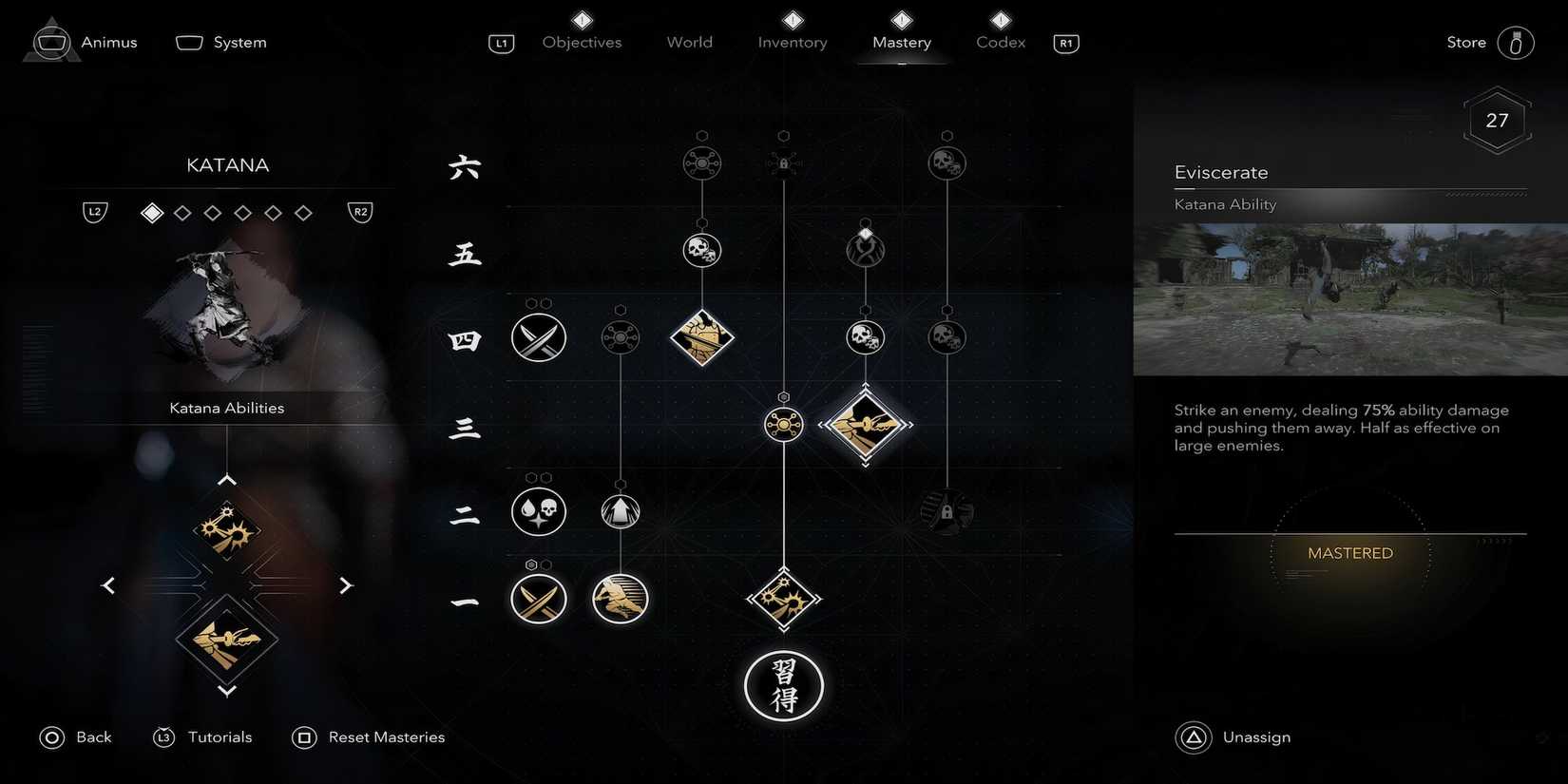
Task: Open the Eviscerate highlighted diamond skill
Action: pyautogui.click(x=866, y=425)
